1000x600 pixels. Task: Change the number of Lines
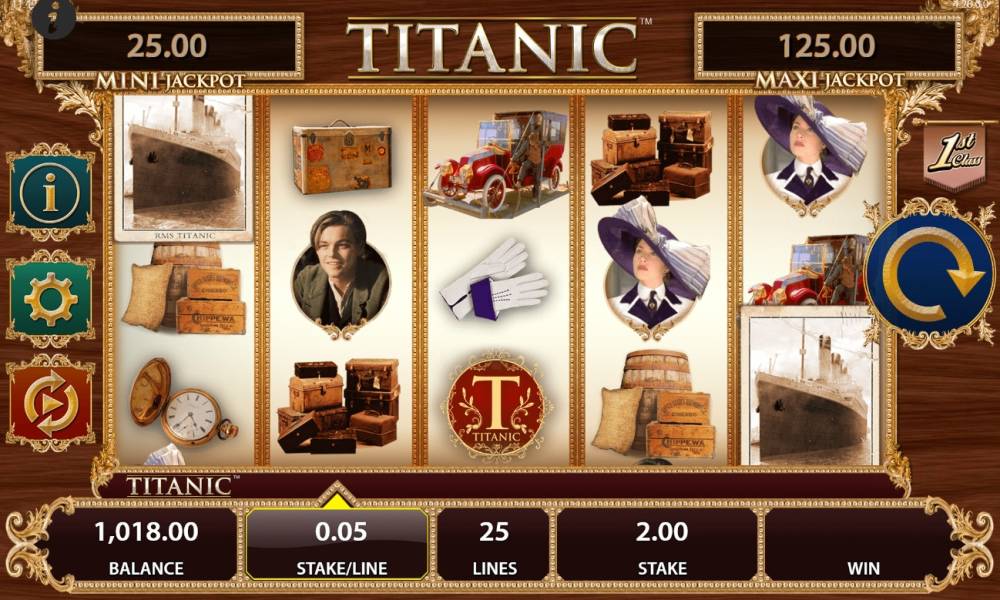[x=494, y=546]
